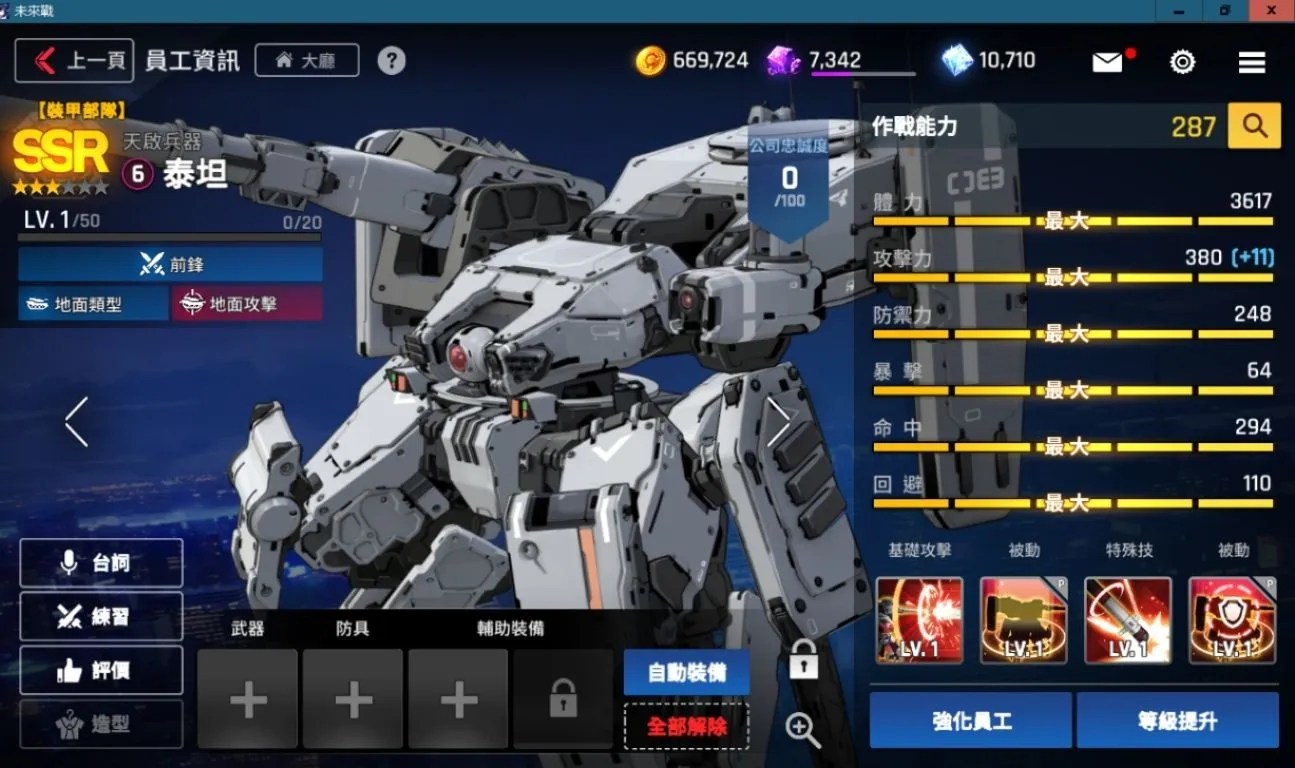Viewport: 1295px width, 768px height.
Task: Show the next employee with right arrow
Action: (x=779, y=421)
